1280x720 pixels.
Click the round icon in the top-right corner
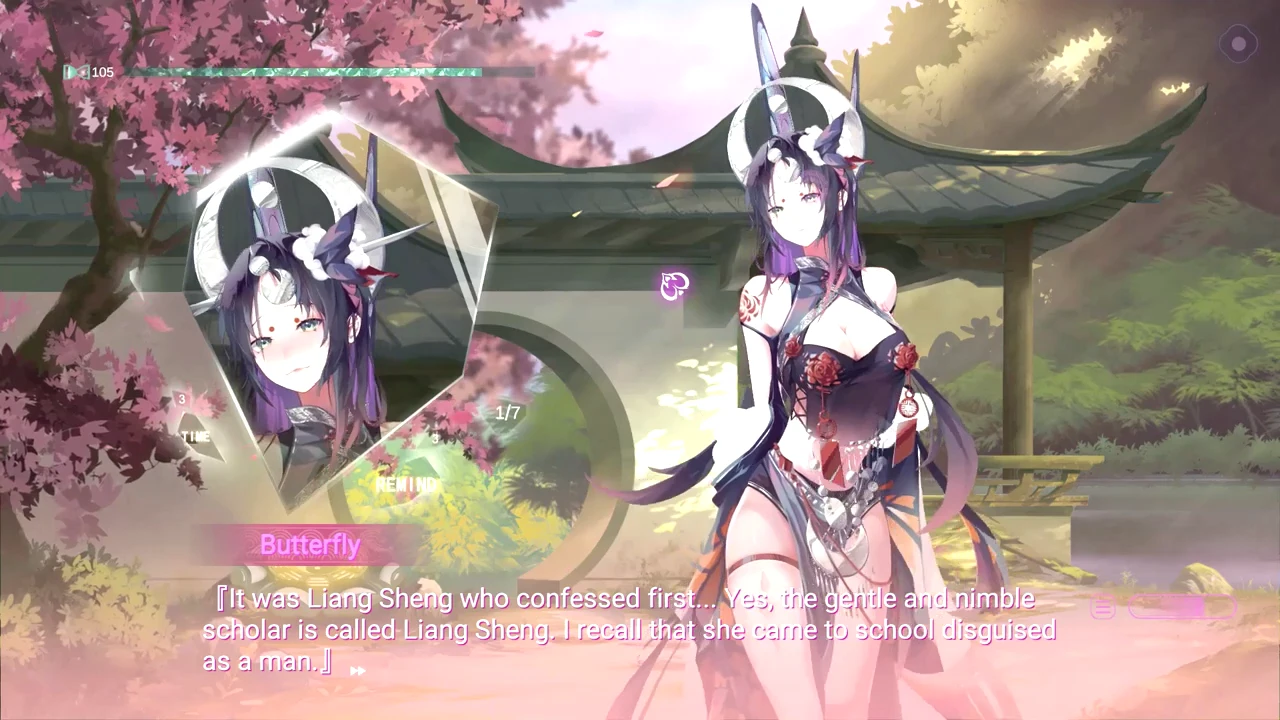pos(1238,44)
